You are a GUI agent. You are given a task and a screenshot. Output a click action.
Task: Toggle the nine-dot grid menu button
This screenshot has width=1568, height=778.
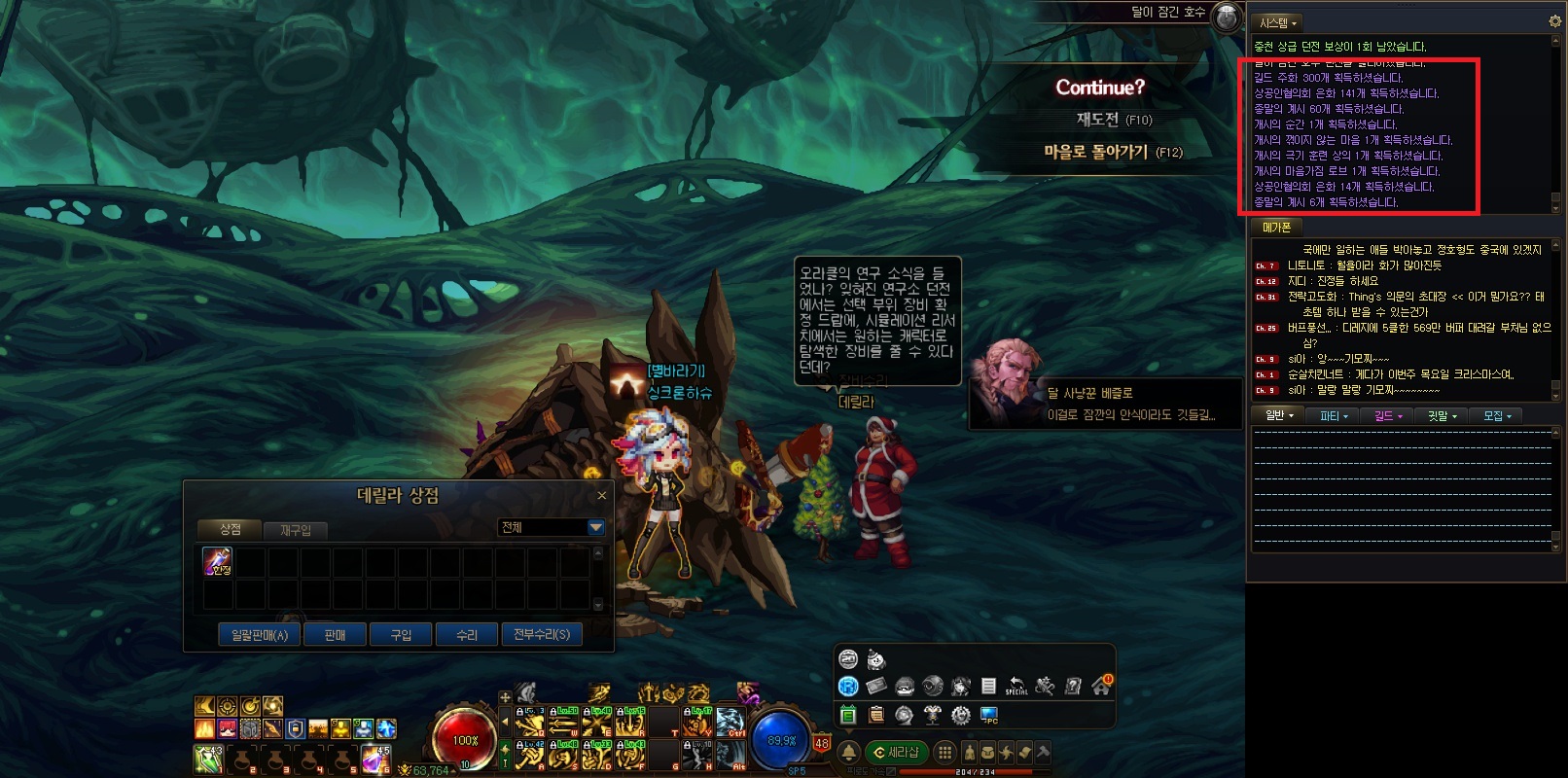(x=944, y=752)
